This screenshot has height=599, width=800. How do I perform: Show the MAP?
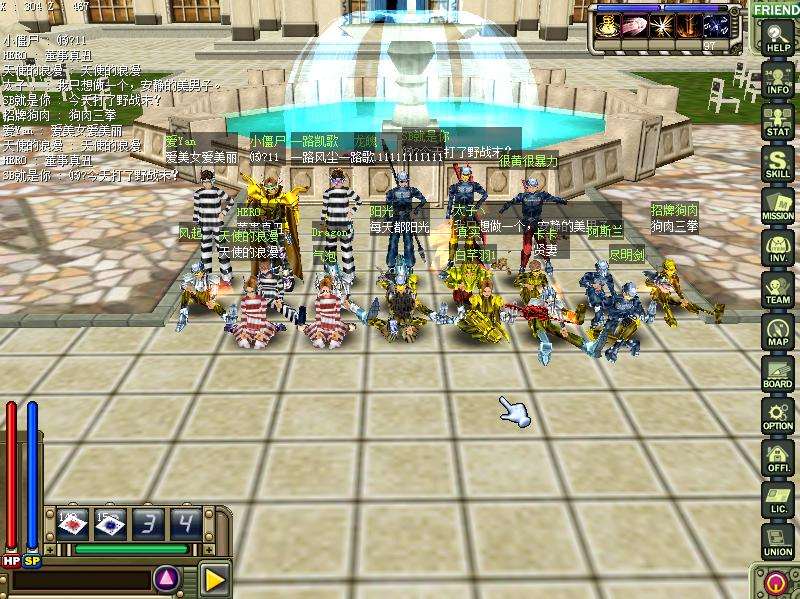(777, 332)
